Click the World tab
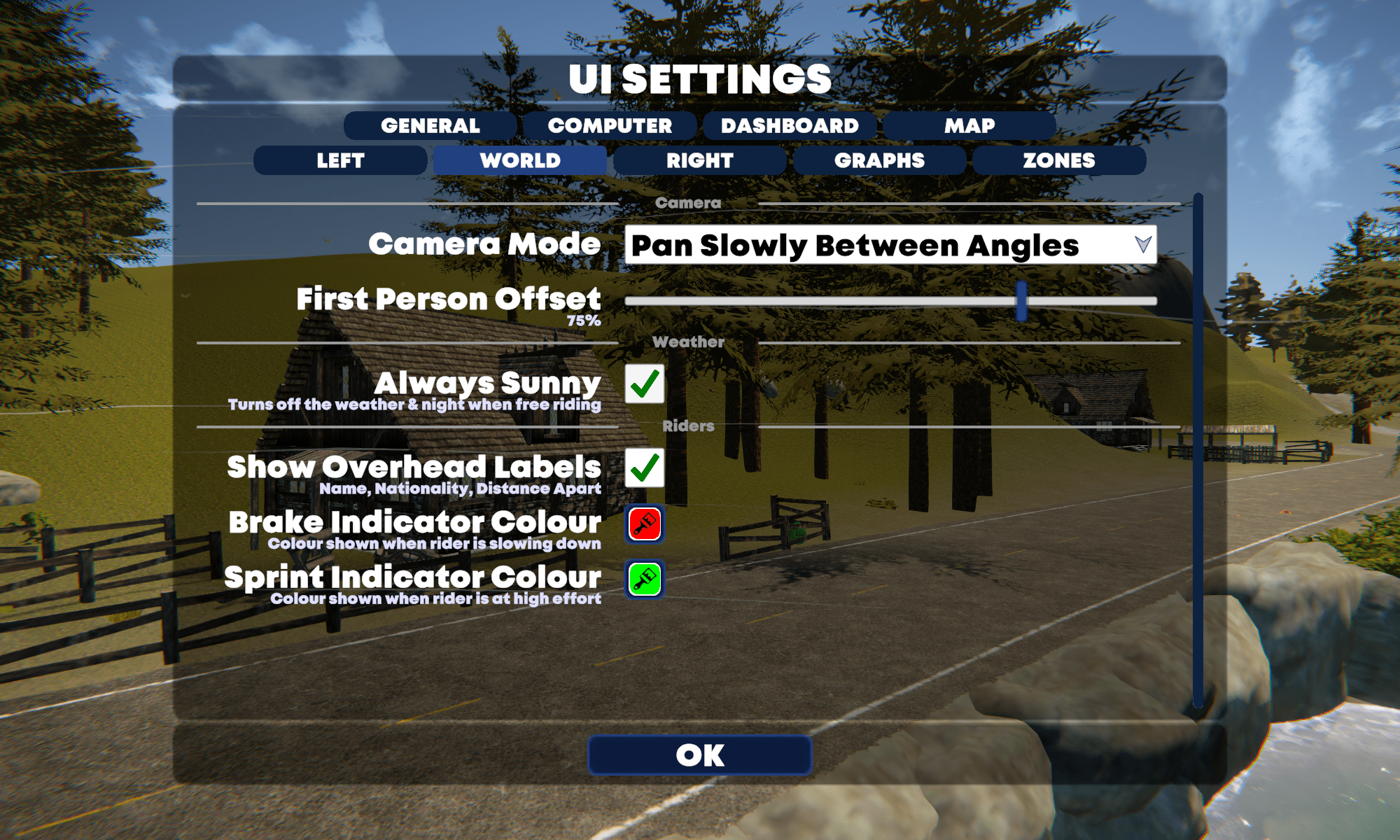1400x840 pixels. point(520,160)
